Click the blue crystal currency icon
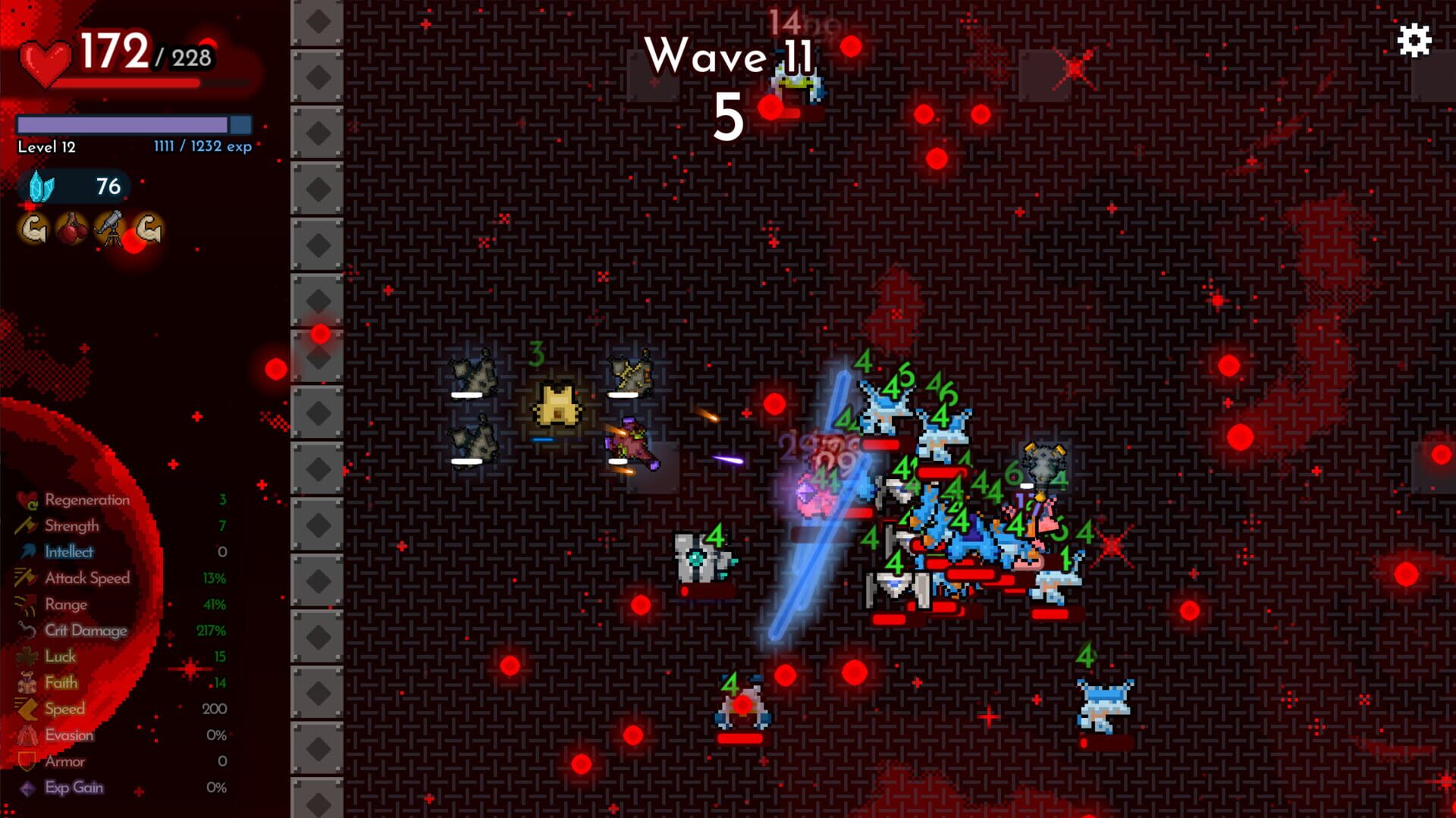The image size is (1456, 818). 39,187
